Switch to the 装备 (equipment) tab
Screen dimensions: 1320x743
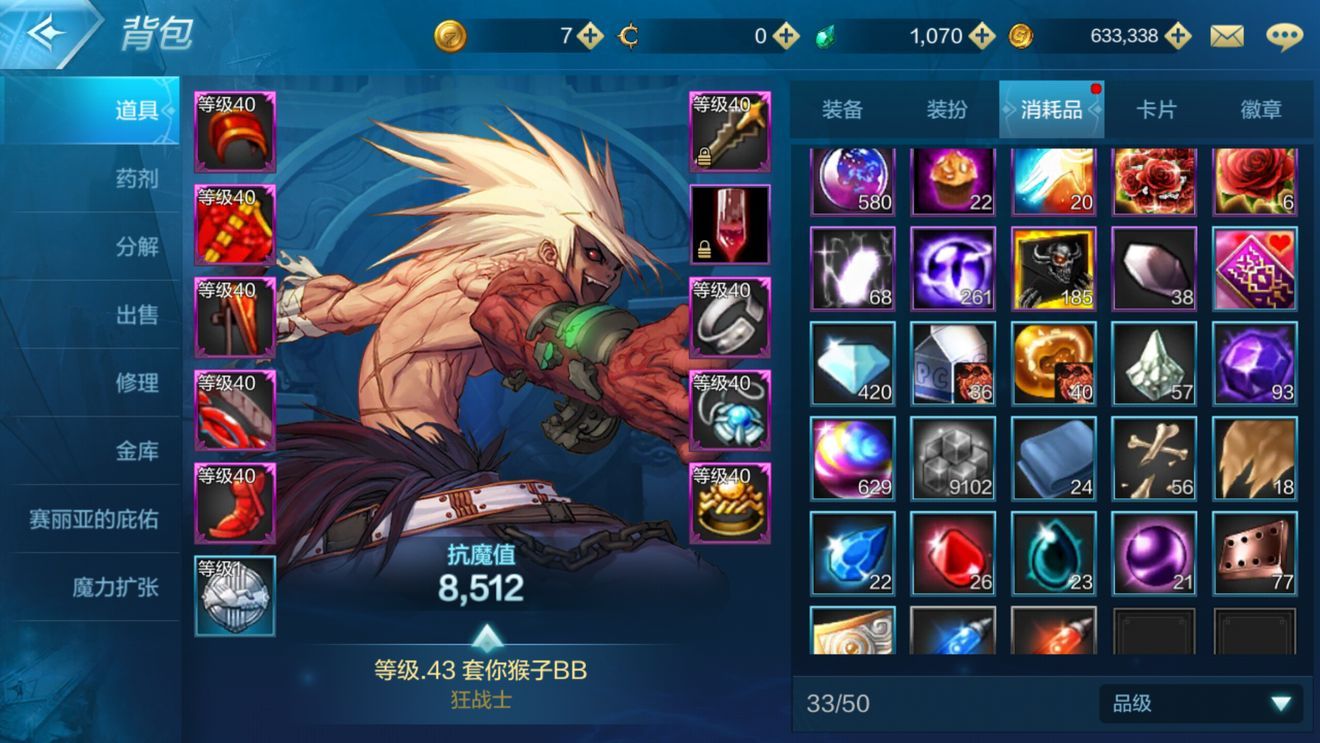coord(842,109)
